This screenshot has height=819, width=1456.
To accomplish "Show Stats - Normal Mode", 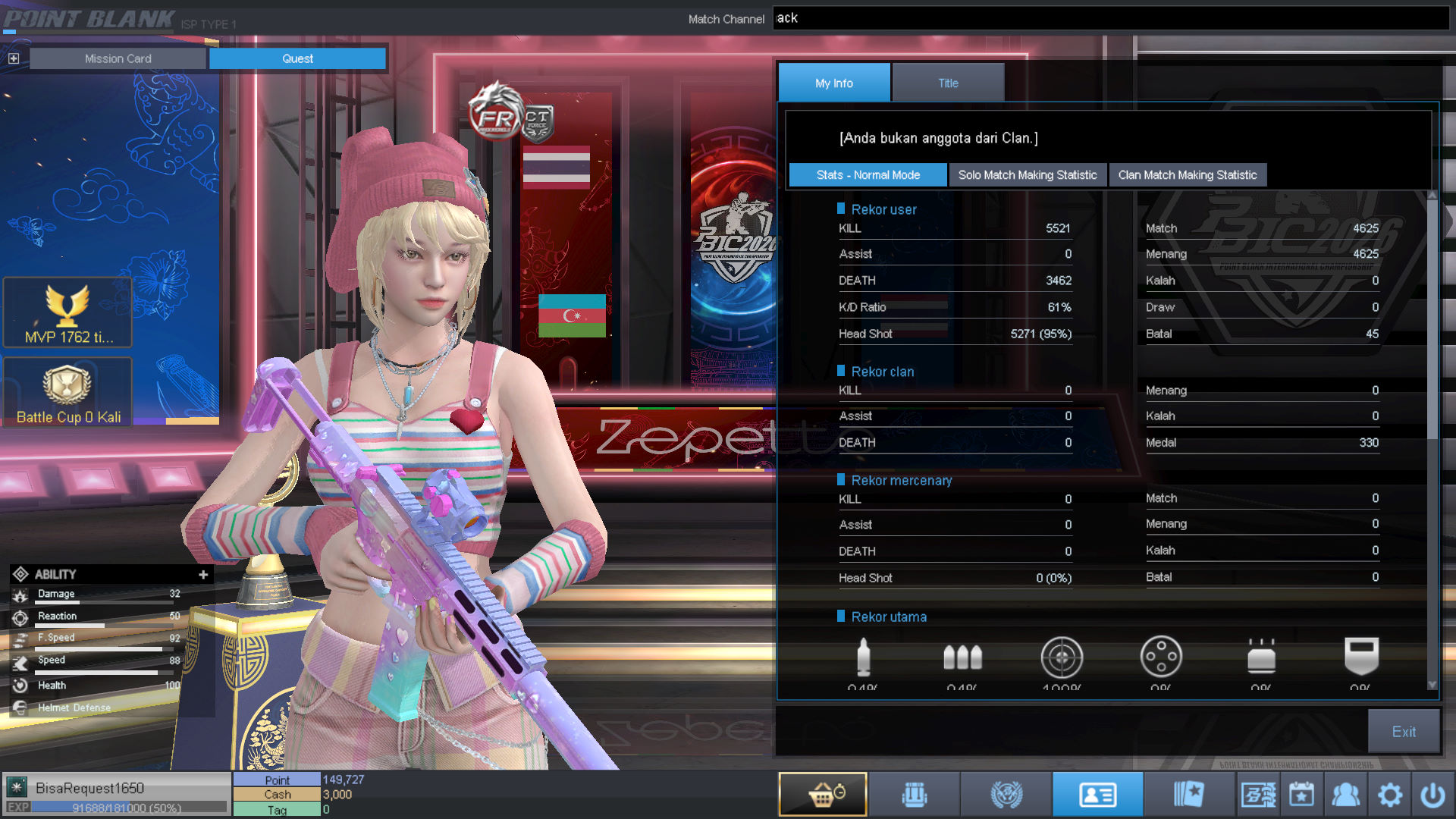I will (x=868, y=175).
